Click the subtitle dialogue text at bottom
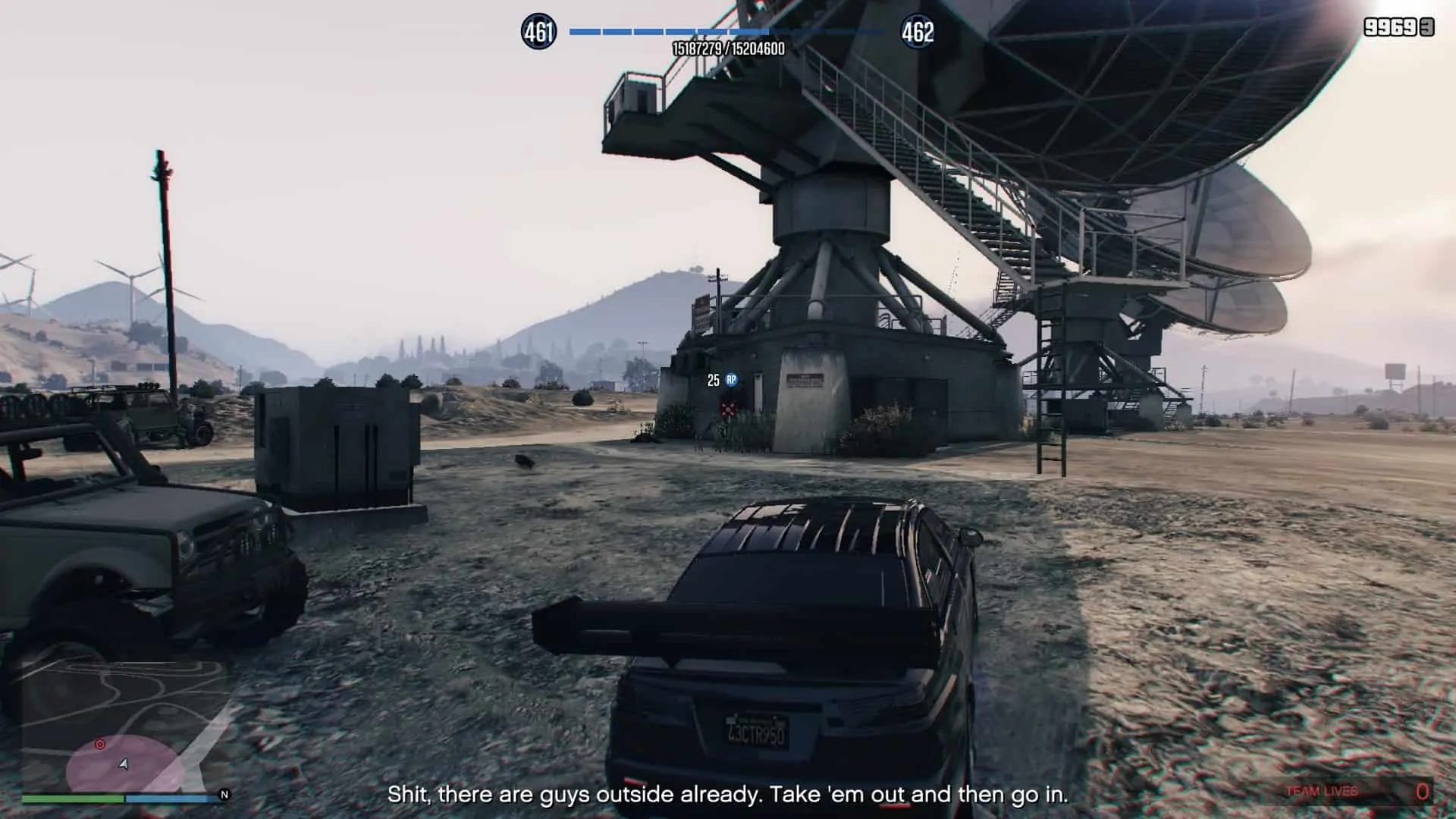This screenshot has height=819, width=1456. coord(728,795)
